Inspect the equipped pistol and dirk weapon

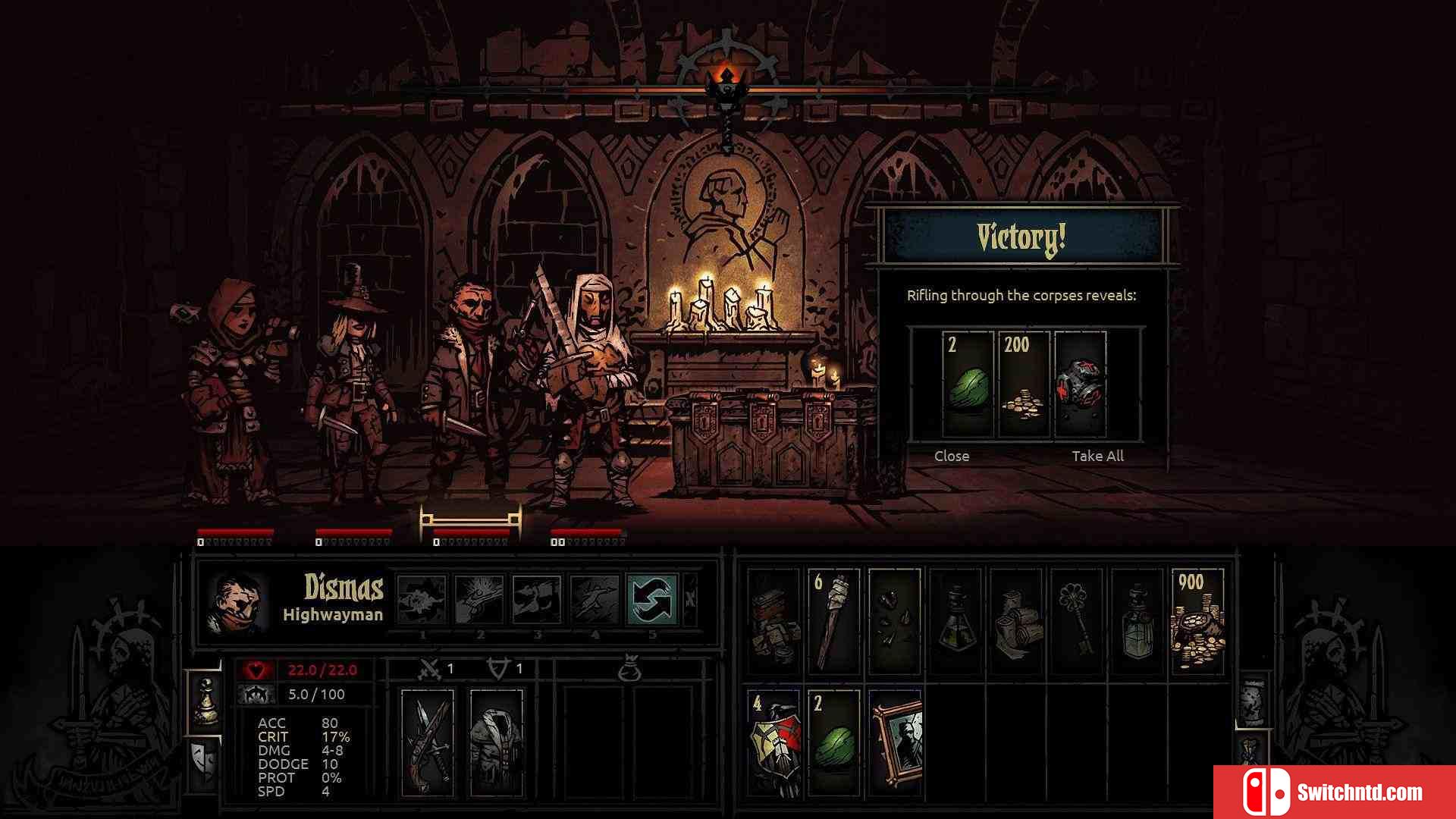(427, 742)
